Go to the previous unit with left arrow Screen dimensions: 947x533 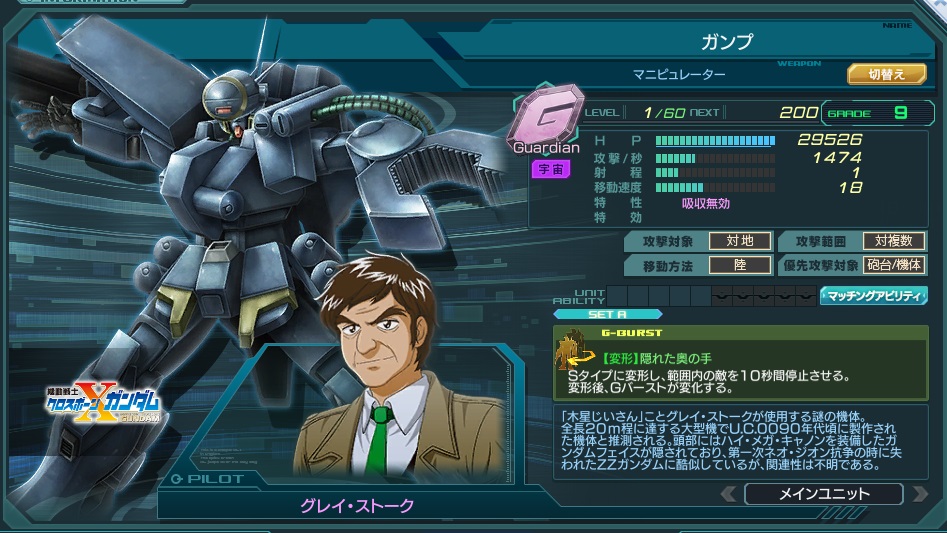[729, 494]
